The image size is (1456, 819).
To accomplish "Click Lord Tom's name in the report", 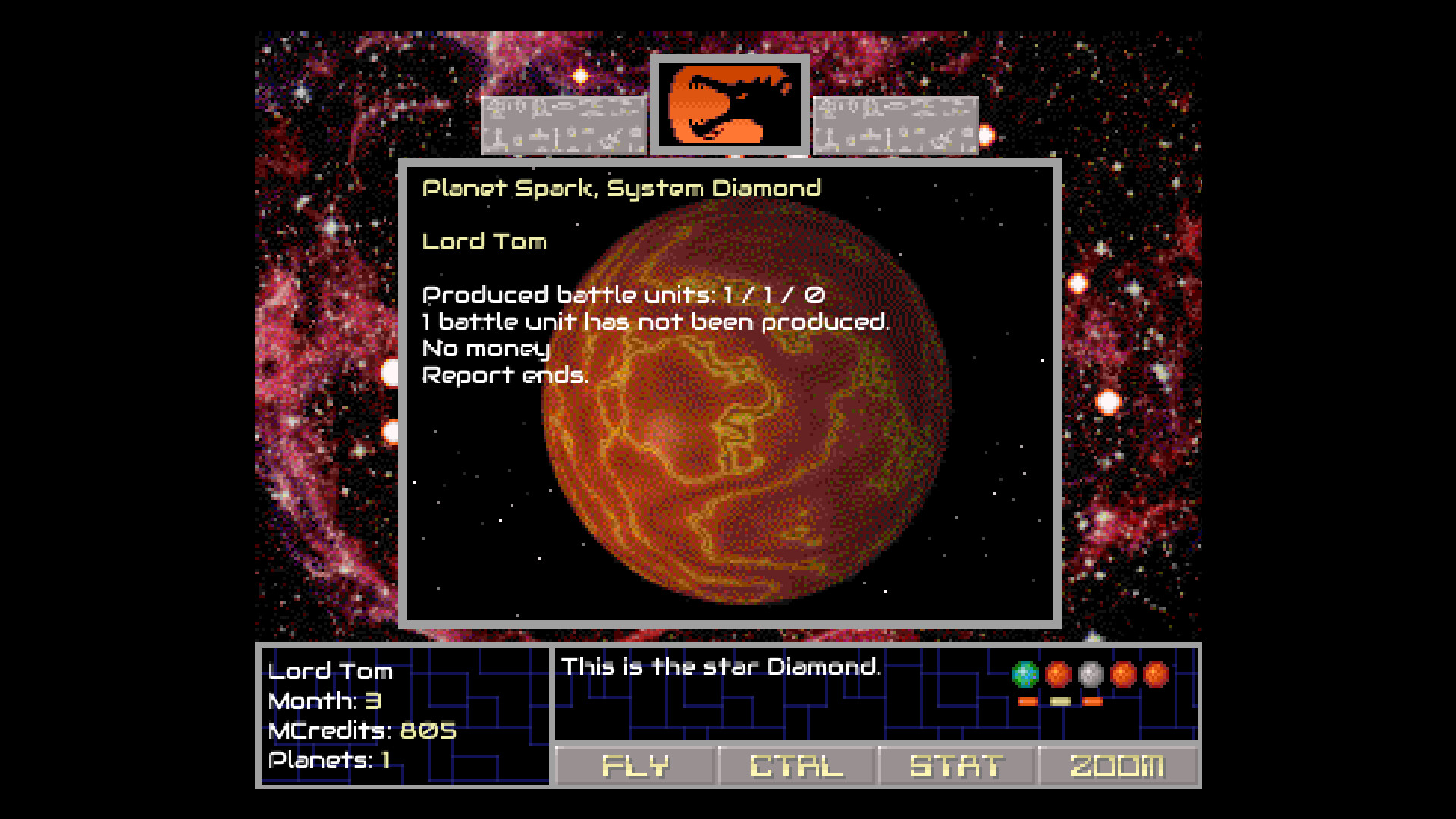I will 484,242.
